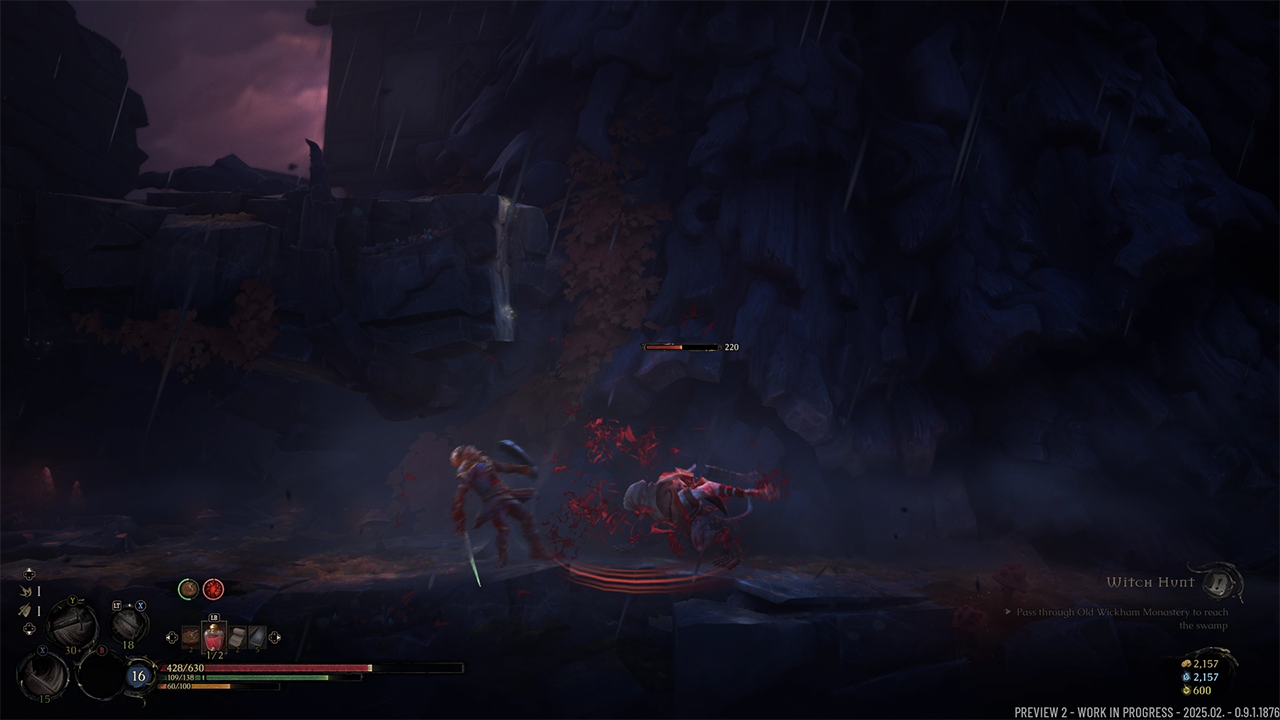
Task: Select the scroll item in the quick bar
Action: tap(237, 637)
